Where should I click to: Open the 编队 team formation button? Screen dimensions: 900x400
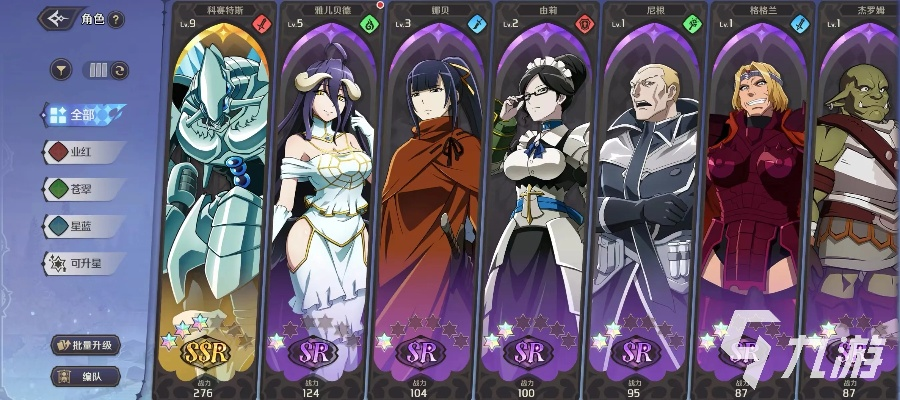(86, 377)
